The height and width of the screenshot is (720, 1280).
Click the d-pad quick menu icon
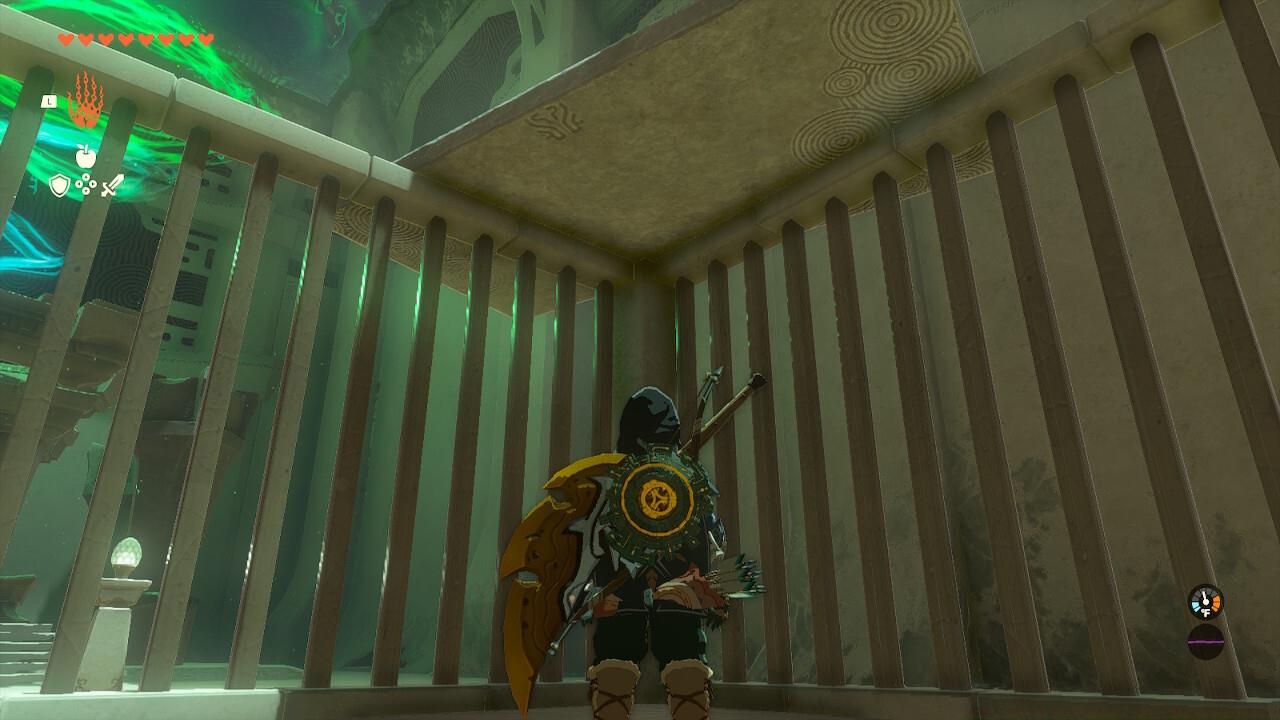[x=87, y=185]
